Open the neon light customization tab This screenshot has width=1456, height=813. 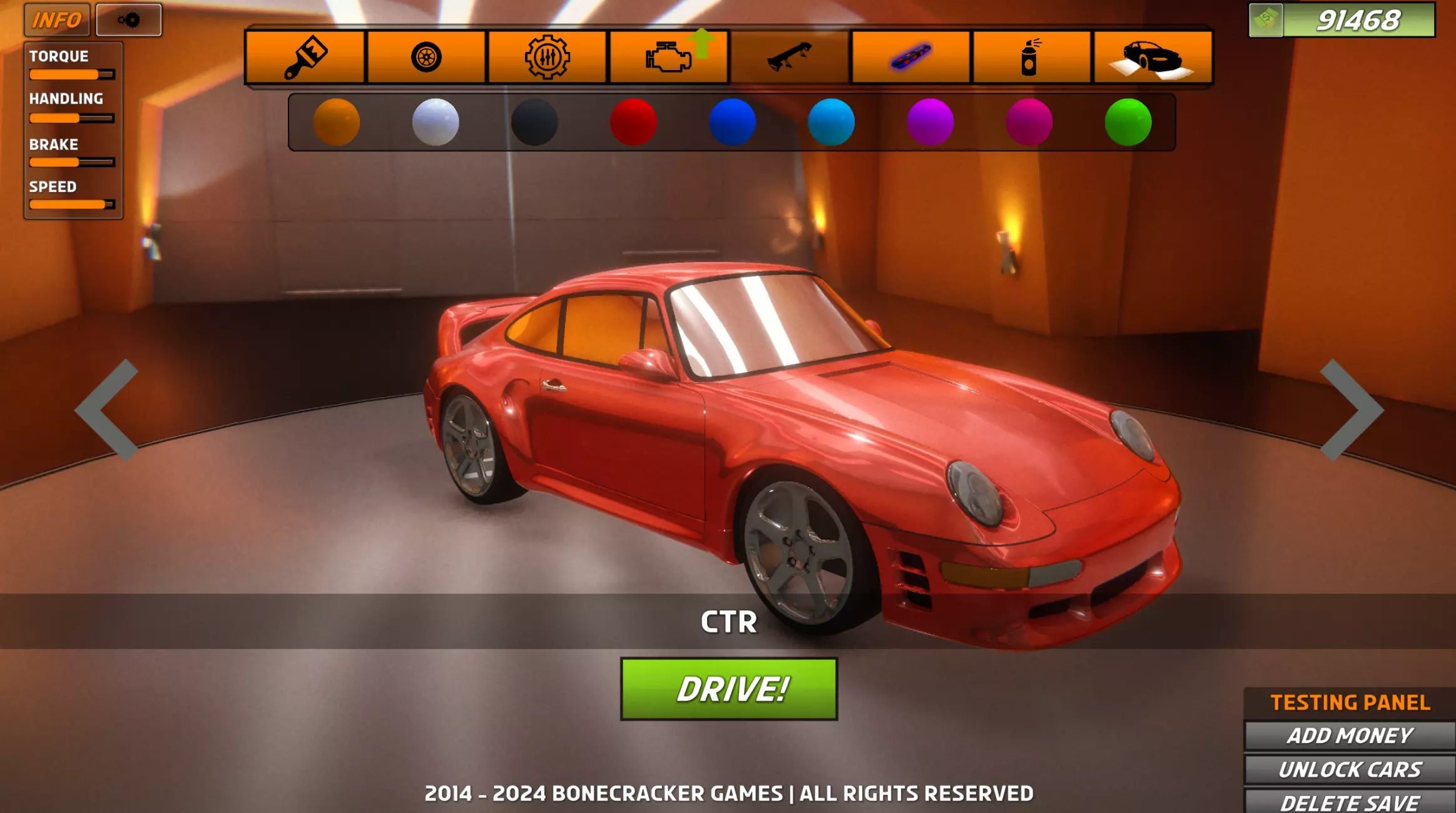(x=910, y=57)
